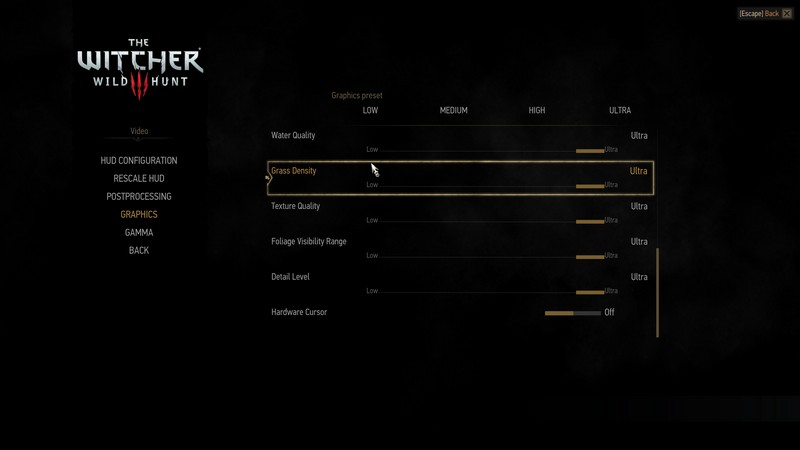Choose Back in the Video menu
Screen dimensions: 800x450
tap(139, 251)
